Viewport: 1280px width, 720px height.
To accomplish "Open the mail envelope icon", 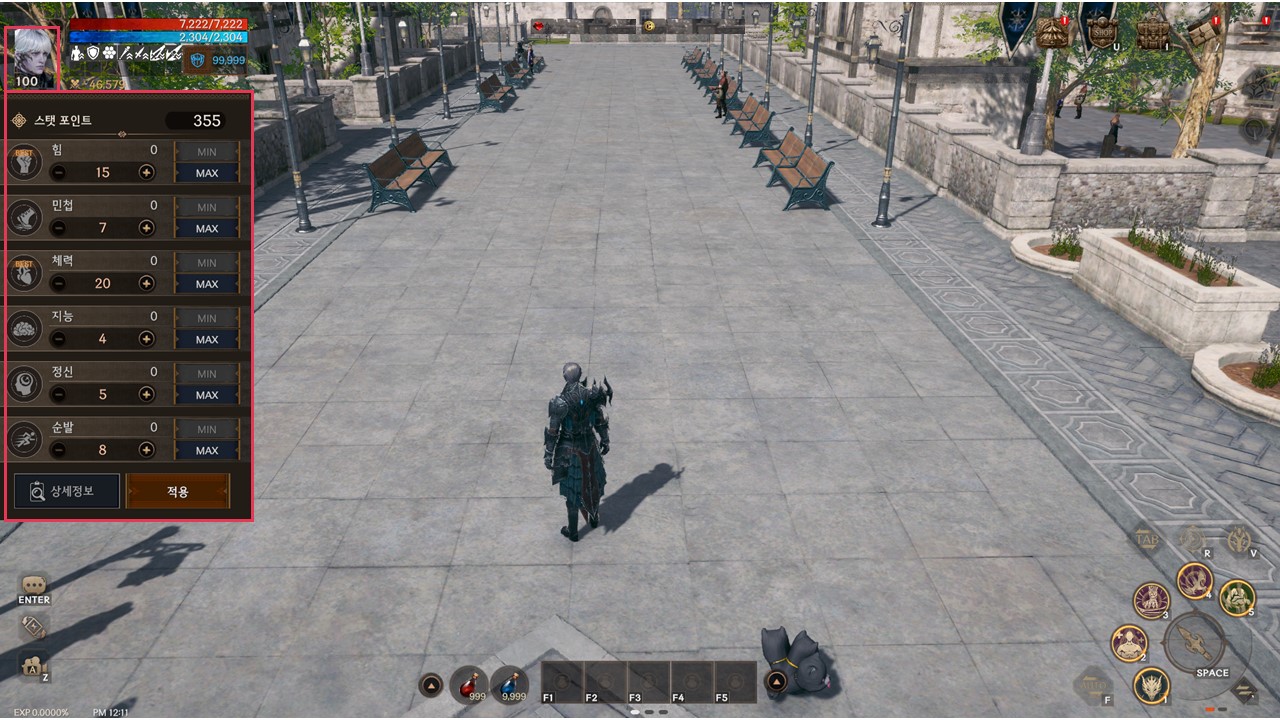I will [1203, 32].
